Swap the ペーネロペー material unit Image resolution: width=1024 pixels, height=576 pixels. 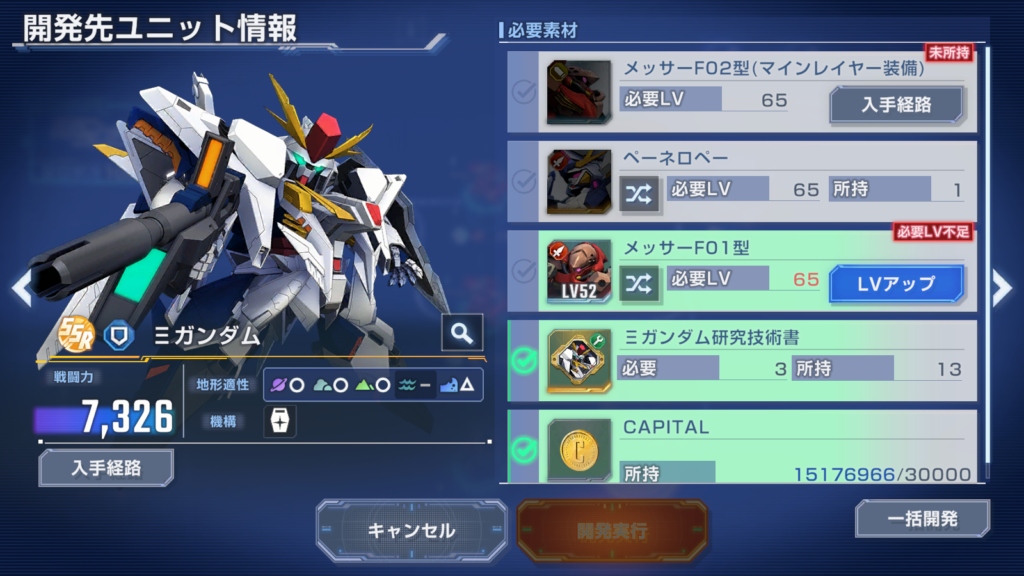[x=638, y=190]
